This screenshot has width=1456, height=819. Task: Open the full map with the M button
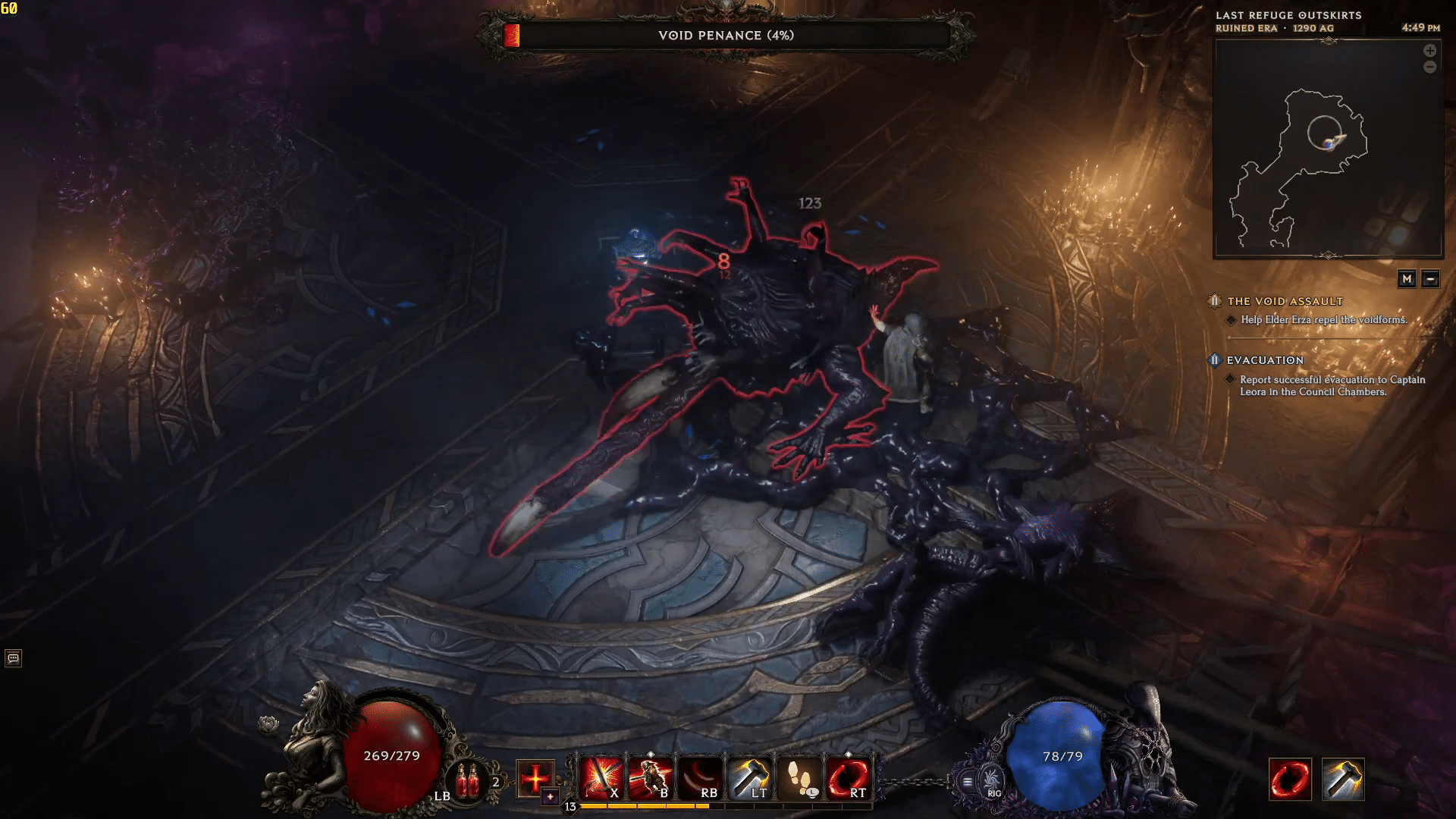click(1407, 280)
